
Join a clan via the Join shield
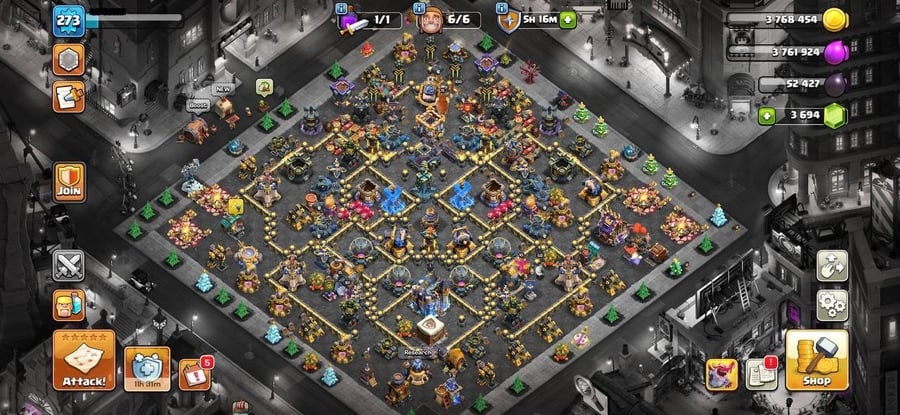click(69, 181)
